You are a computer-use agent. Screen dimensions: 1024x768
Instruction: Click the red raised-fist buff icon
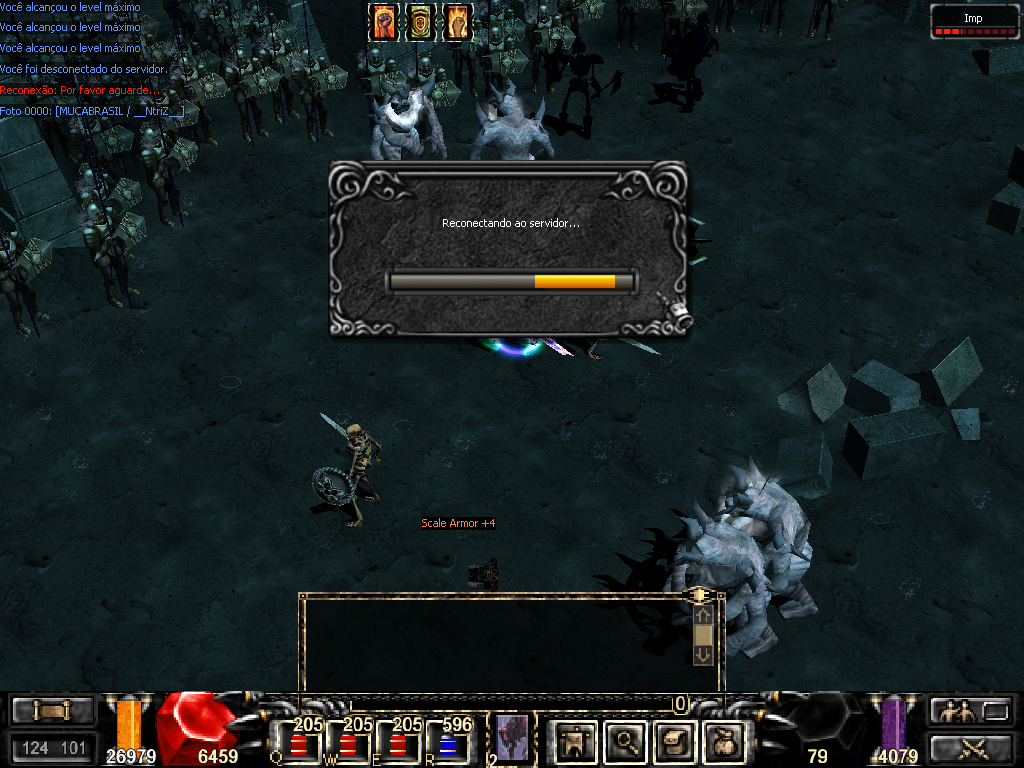pos(384,22)
